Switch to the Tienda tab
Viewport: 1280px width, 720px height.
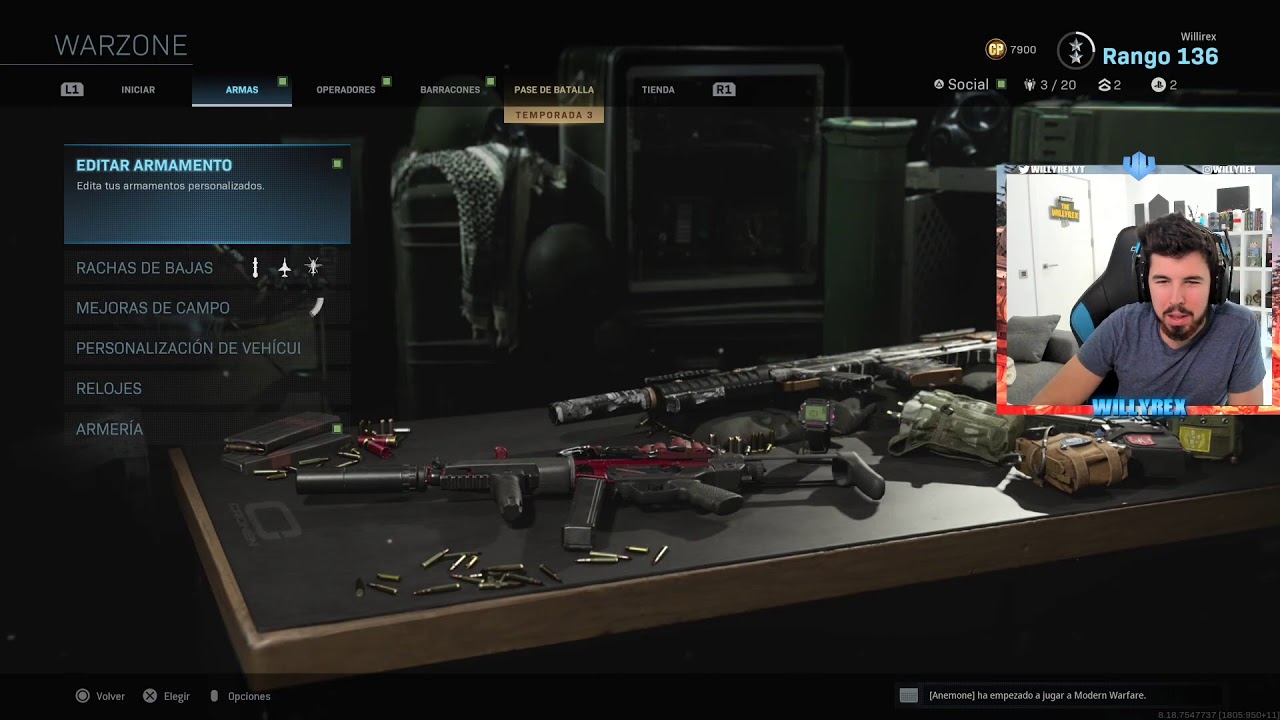[658, 90]
